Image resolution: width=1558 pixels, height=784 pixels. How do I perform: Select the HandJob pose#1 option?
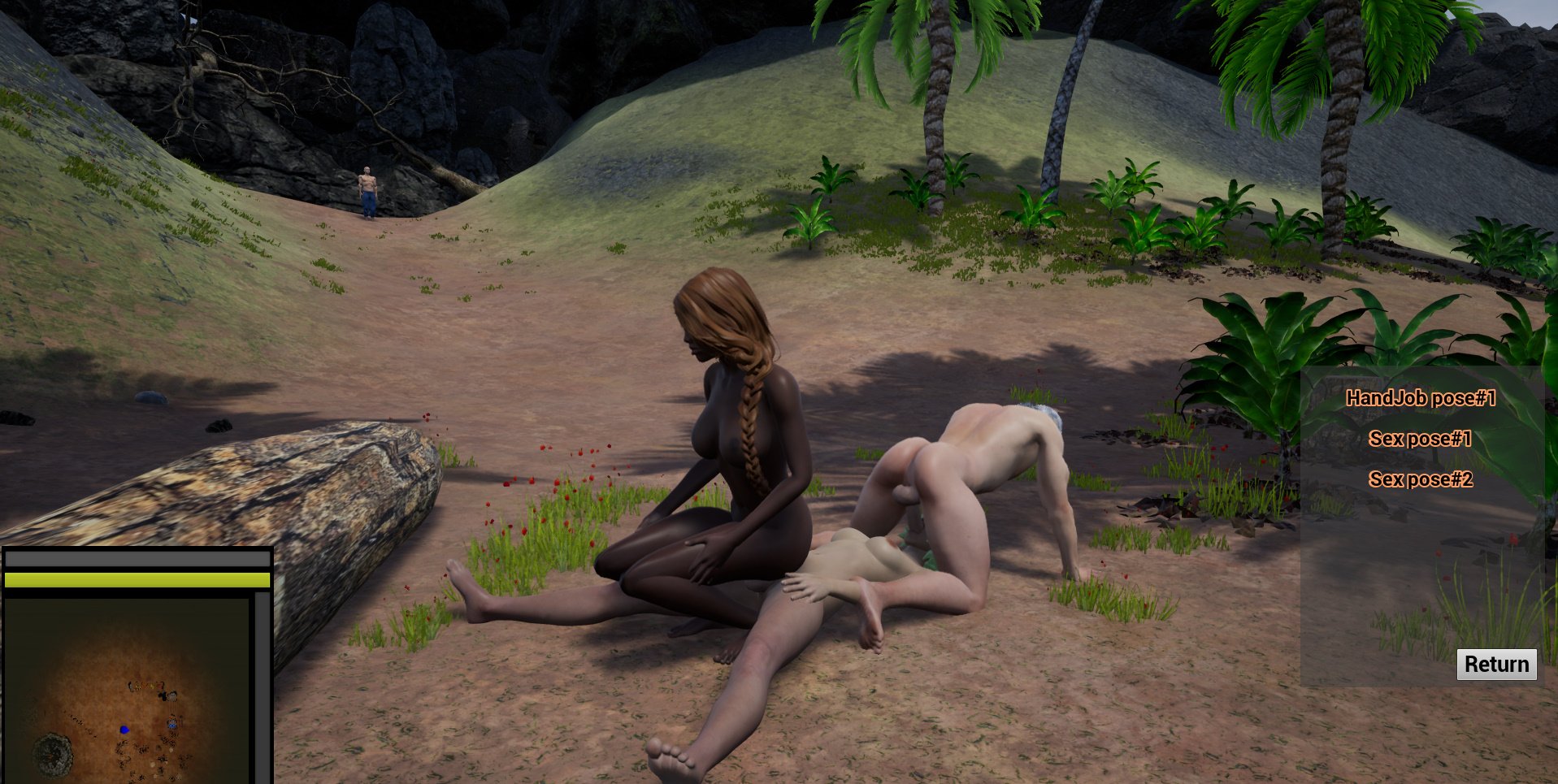coord(1421,398)
